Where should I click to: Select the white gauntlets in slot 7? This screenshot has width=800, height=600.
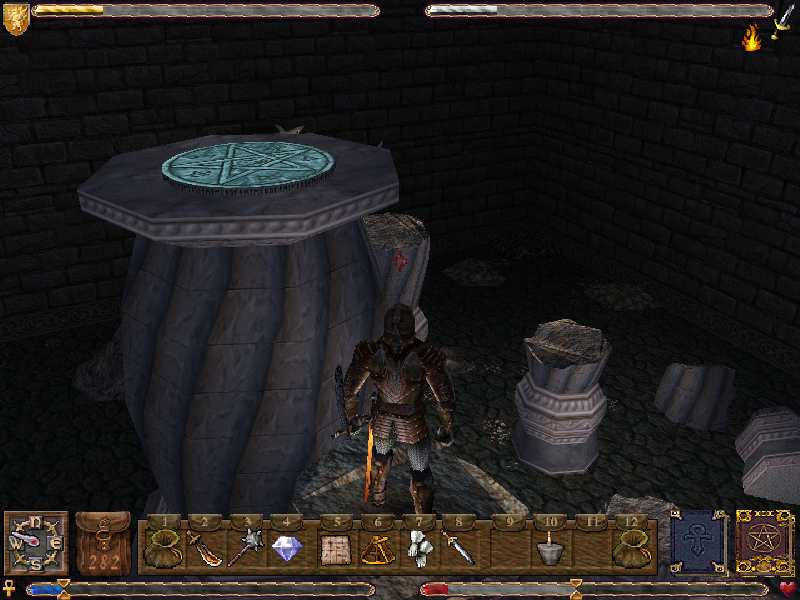(418, 548)
